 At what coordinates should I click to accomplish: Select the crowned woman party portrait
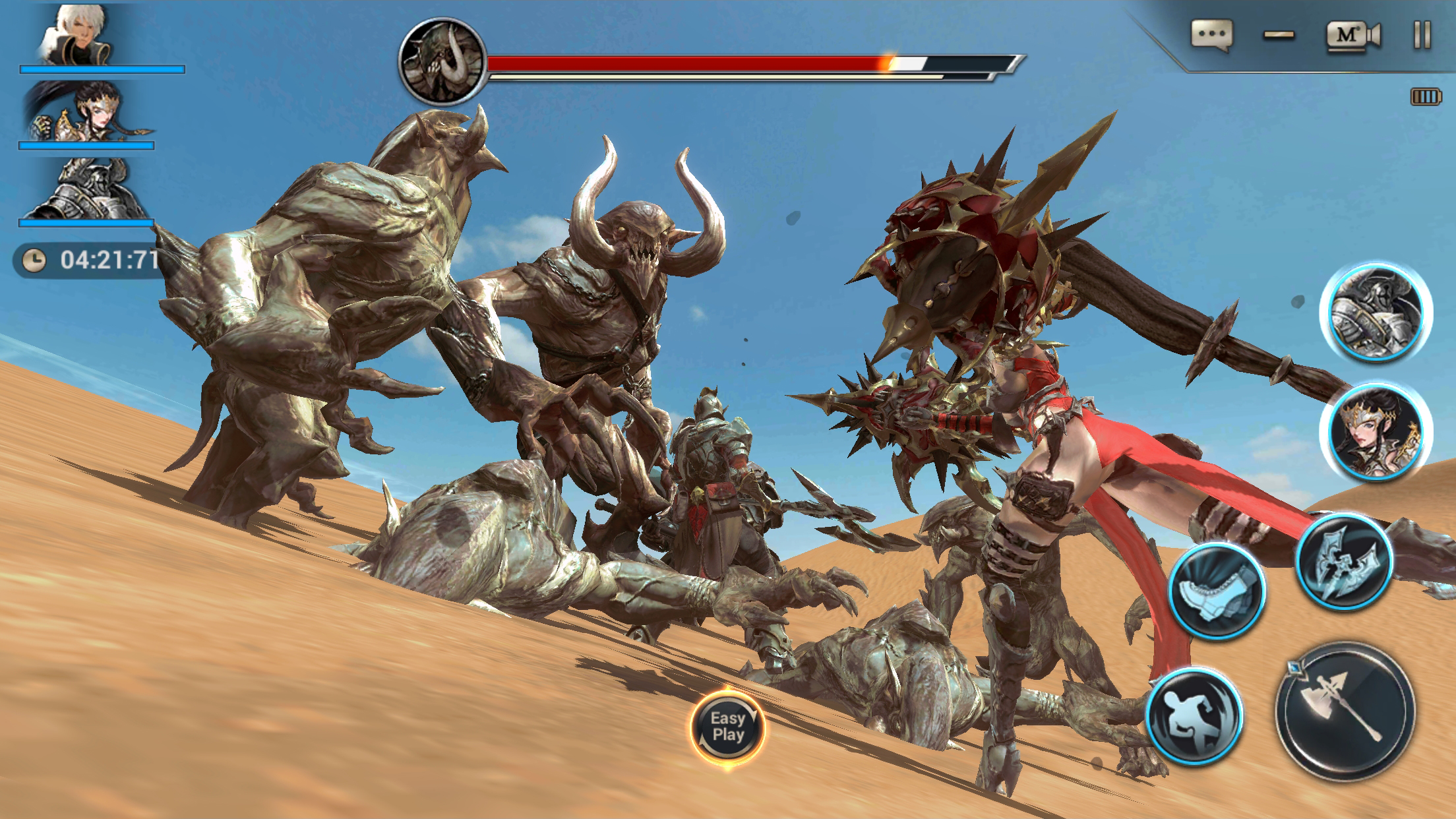click(86, 112)
